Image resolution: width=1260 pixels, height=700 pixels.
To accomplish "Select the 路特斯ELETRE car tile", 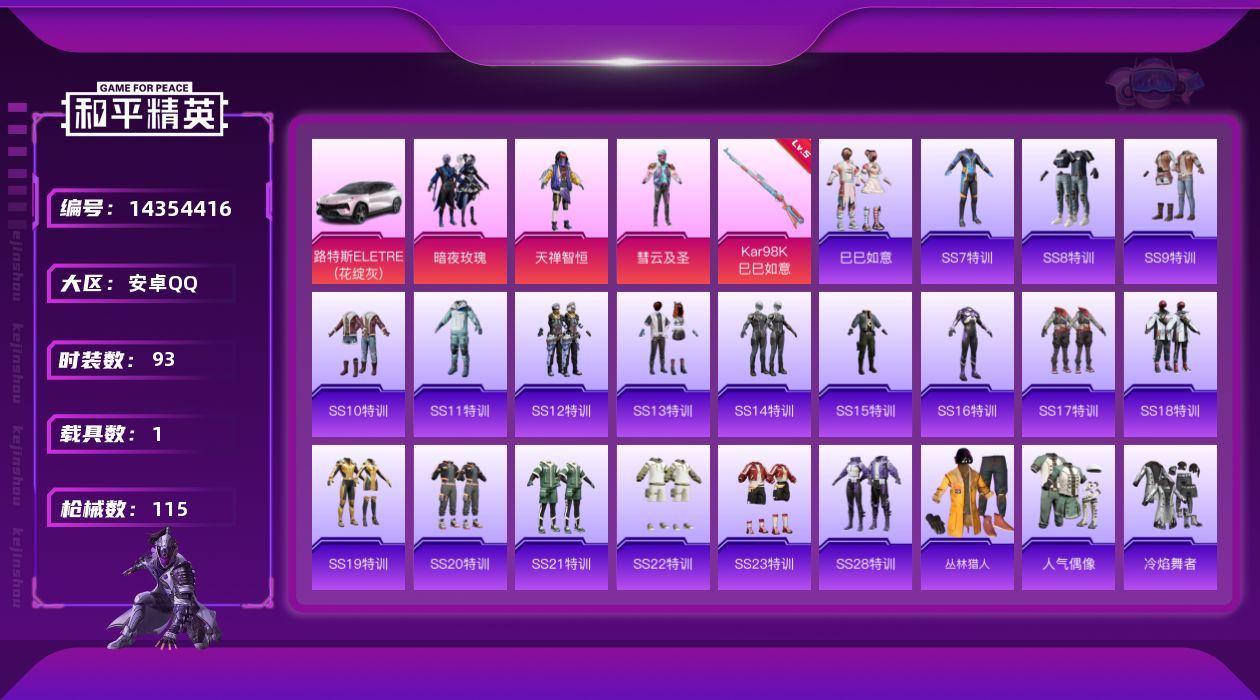I will (358, 211).
